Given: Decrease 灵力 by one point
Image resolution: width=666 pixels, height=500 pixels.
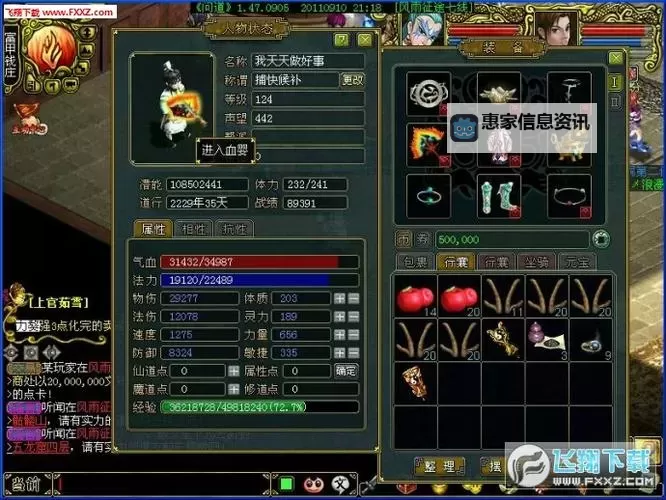Looking at the screenshot, I should coord(353,317).
